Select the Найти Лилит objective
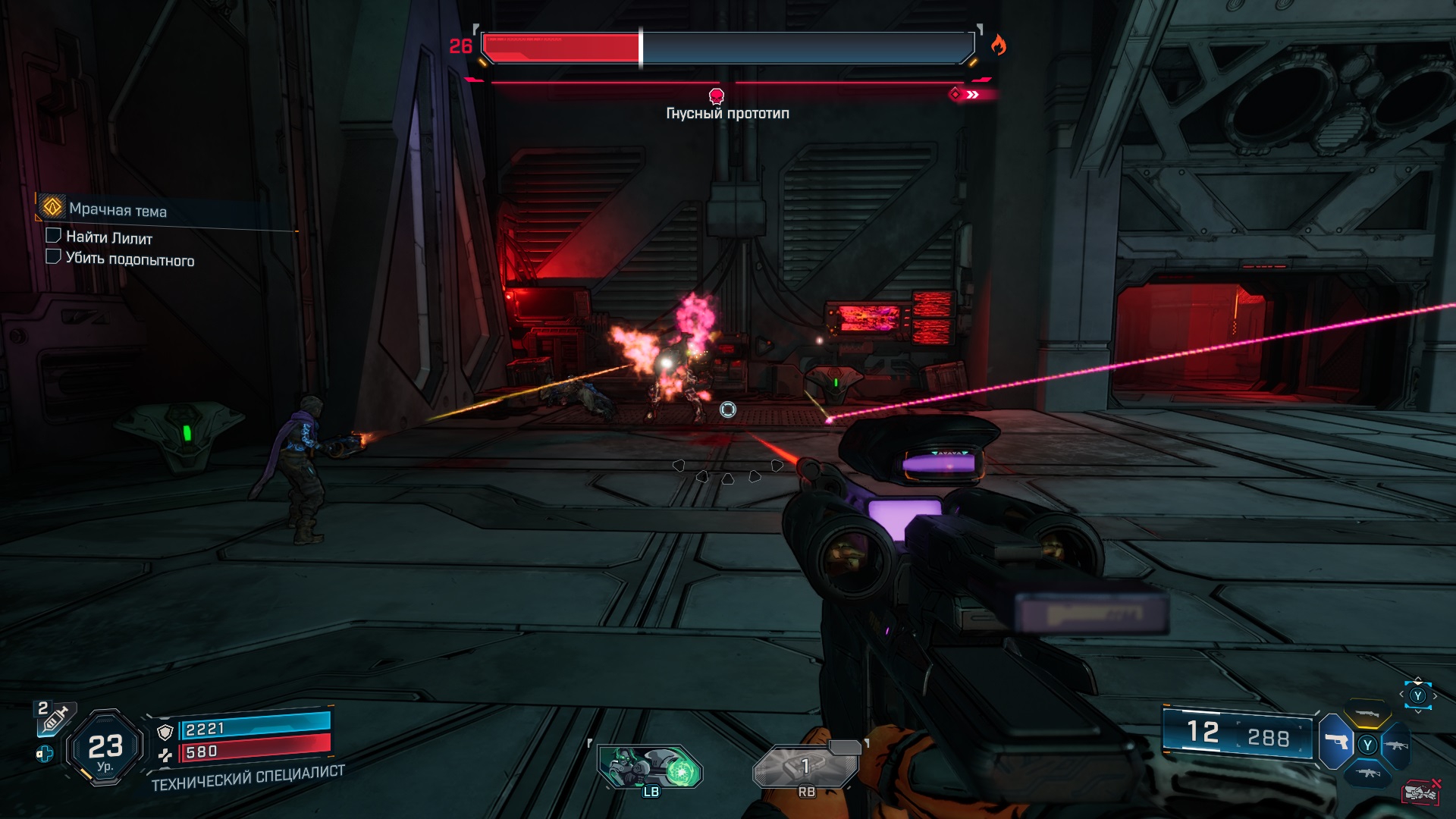Screen dimensions: 1456x819 pos(109,237)
